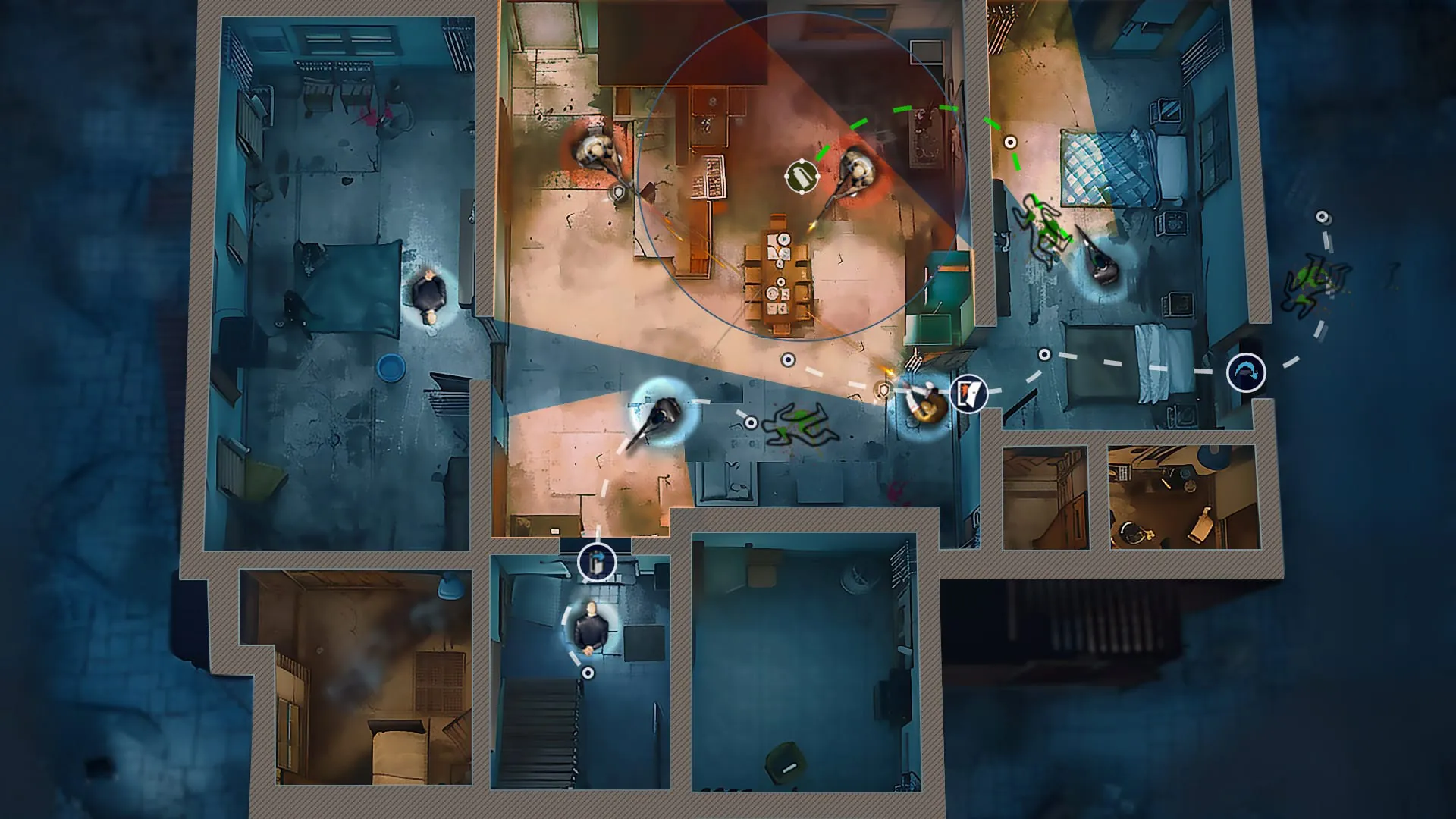Toggle the waypoint node below the bottom trooper
1456x819 pixels.
point(588,671)
